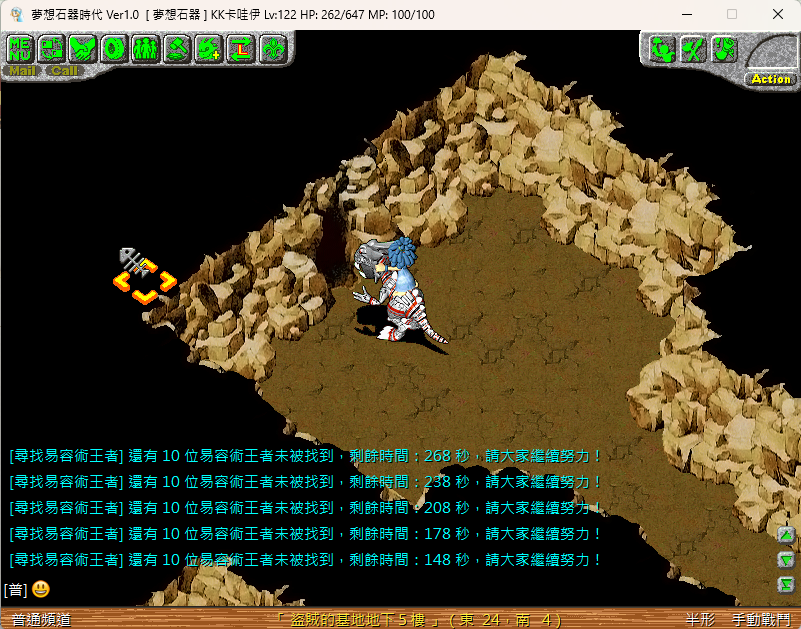Click the card exchange icon
Screen dimensions: 801x629
click(51, 48)
